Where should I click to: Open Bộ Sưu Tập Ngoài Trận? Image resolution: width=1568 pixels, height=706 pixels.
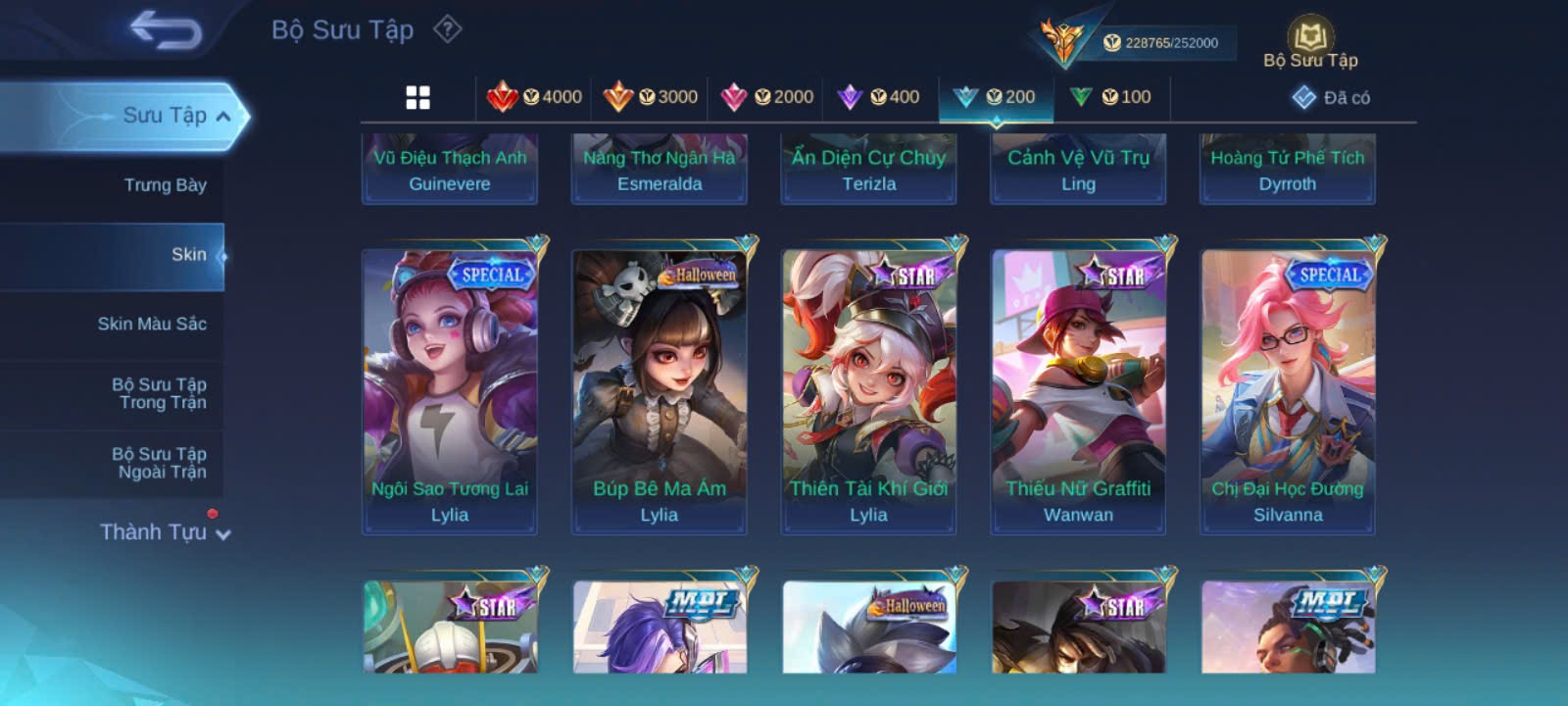coord(159,463)
